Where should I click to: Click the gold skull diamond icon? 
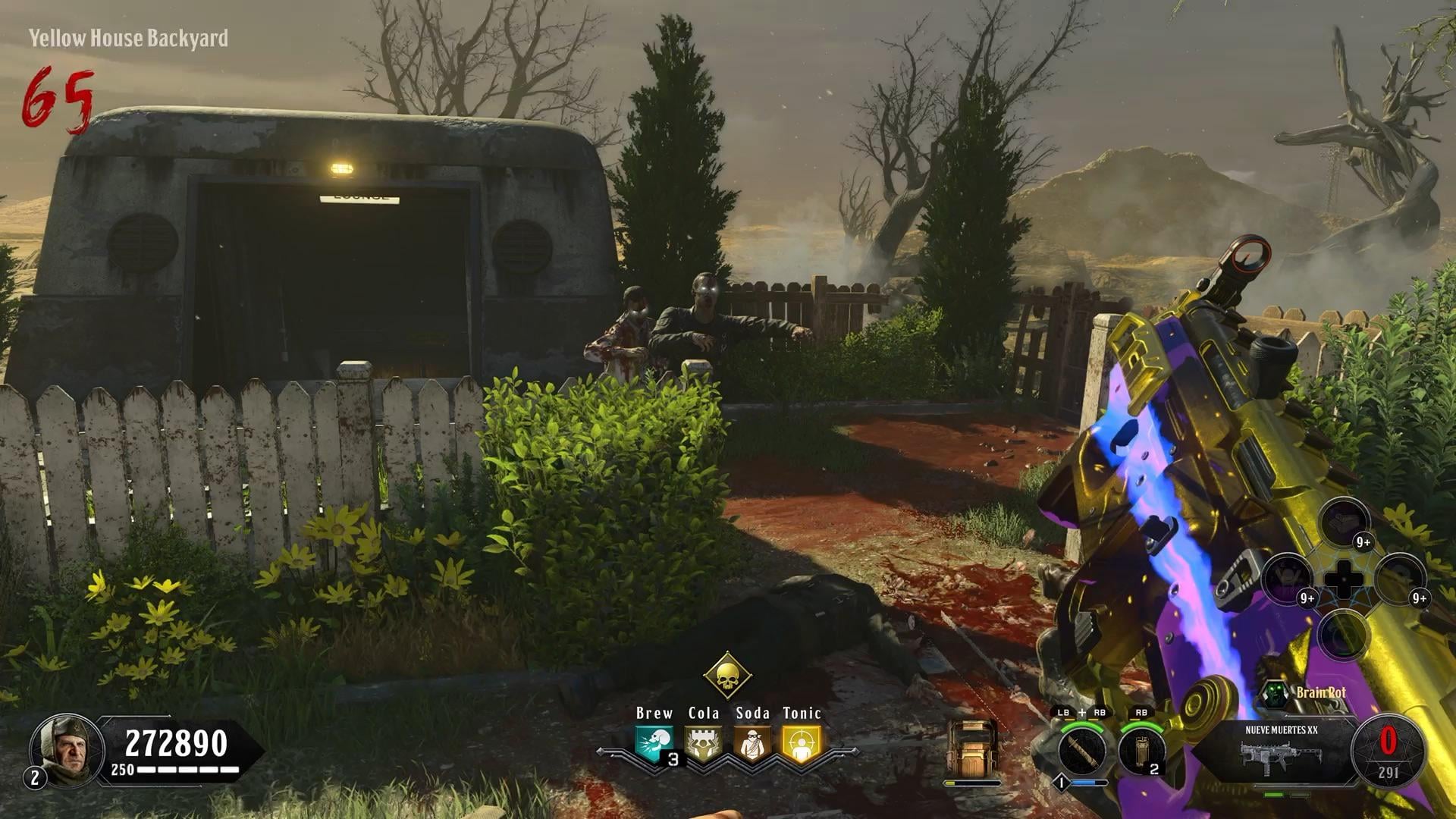pyautogui.click(x=726, y=674)
